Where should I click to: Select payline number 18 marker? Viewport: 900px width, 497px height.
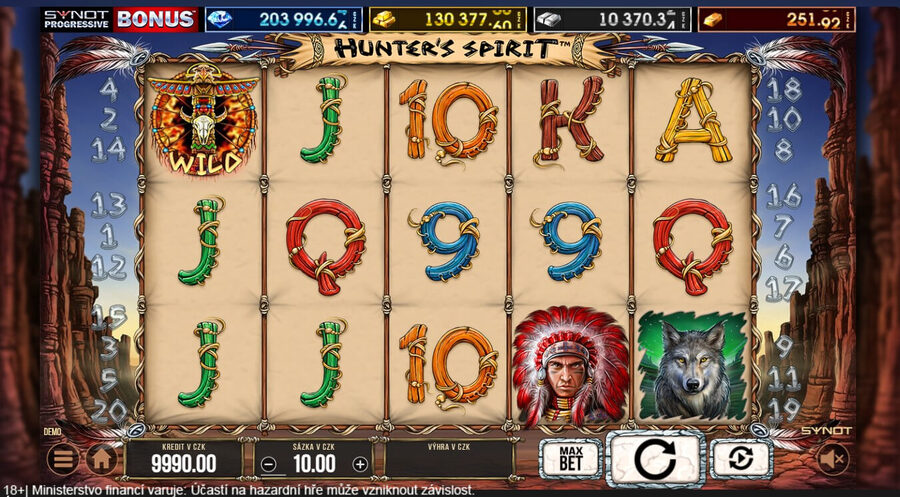tap(784, 88)
